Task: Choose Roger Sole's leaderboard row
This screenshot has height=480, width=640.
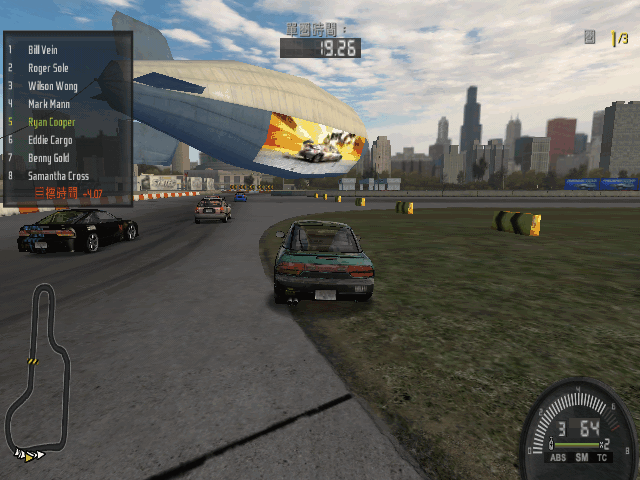Action: point(48,68)
